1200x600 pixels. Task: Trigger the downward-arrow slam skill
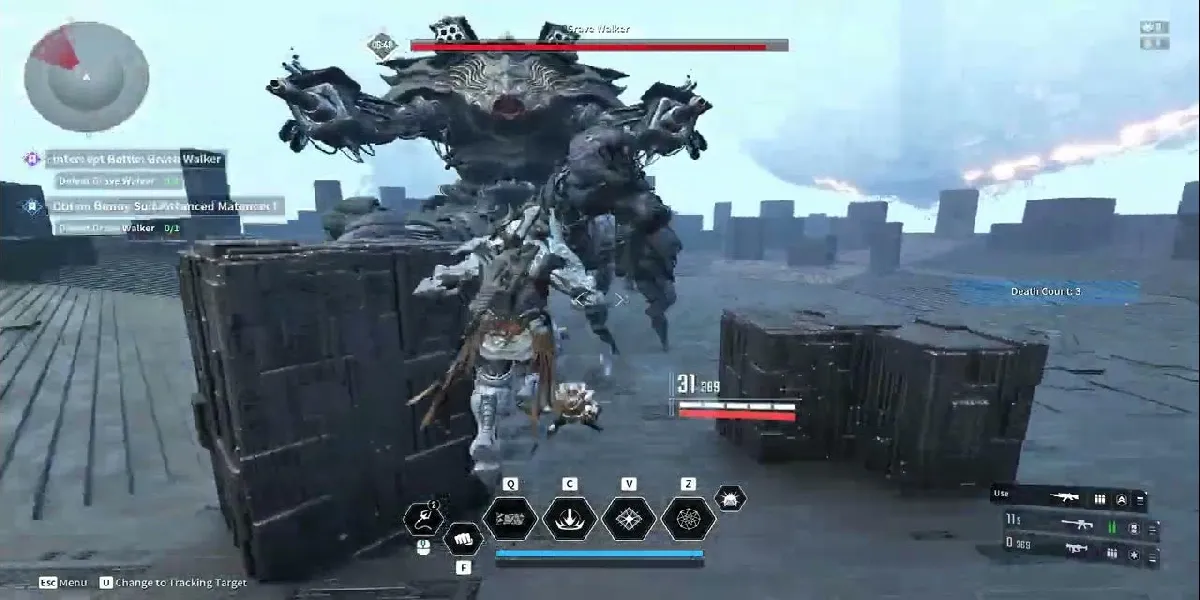point(570,519)
